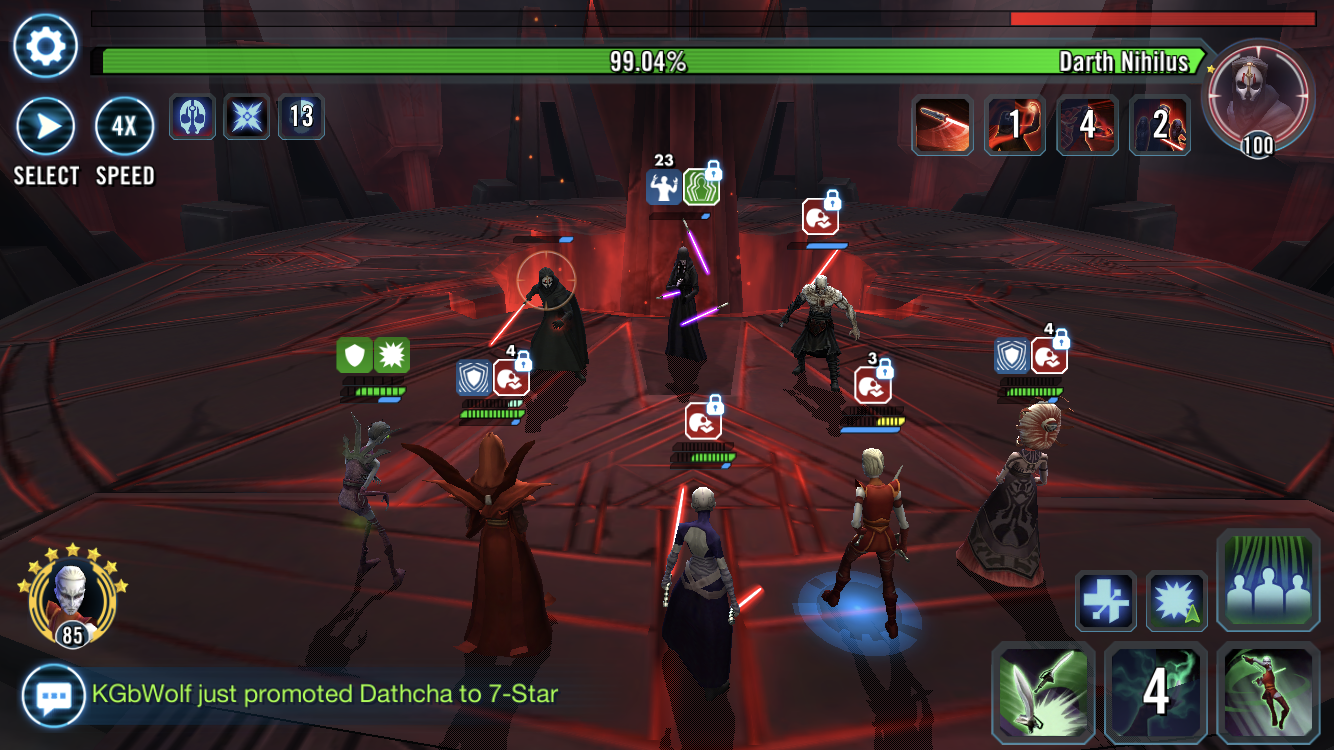Open the chat speech bubble
Viewport: 1334px width, 750px height.
53,695
